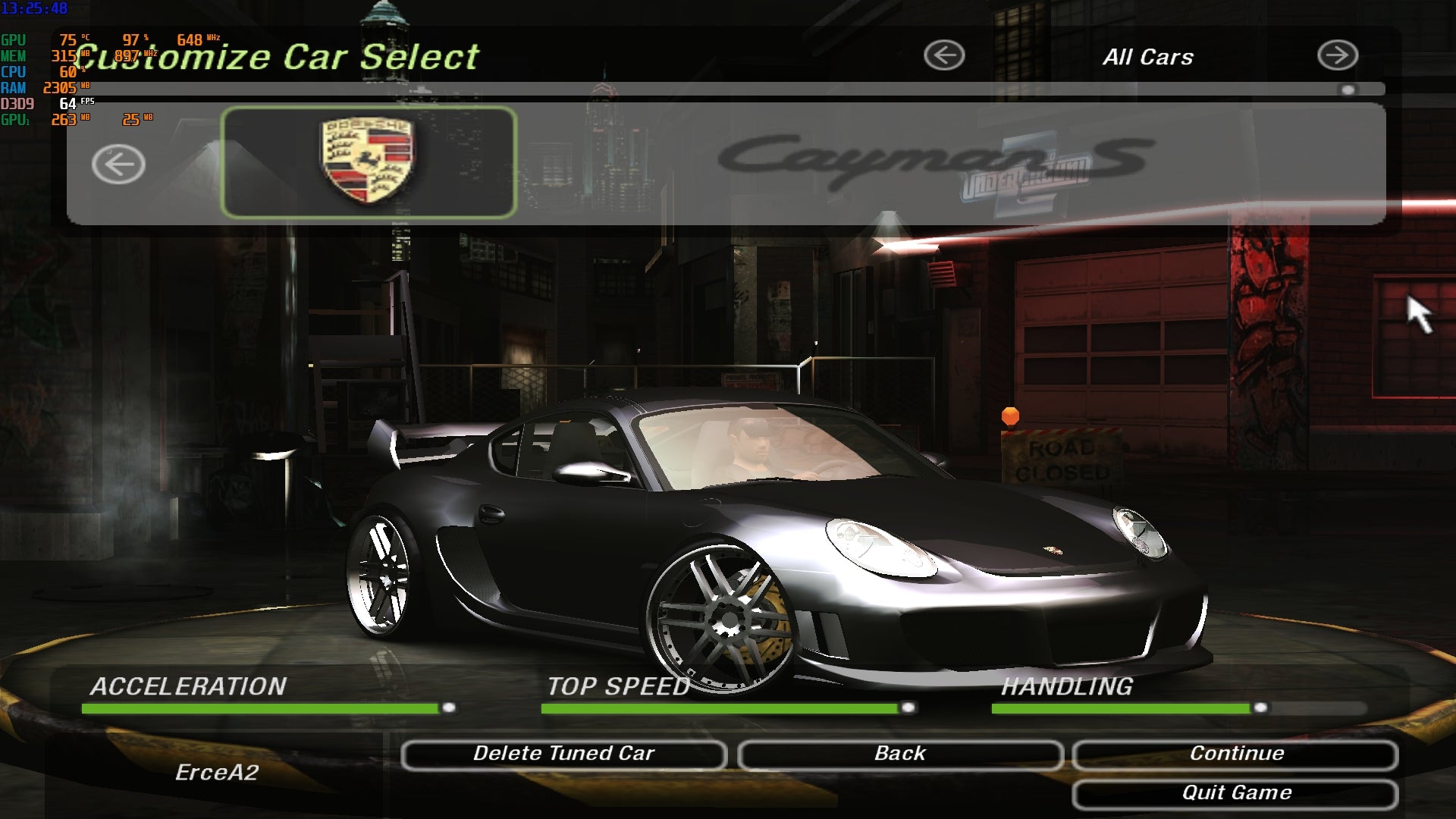The image size is (1456, 819).
Task: Go back with the Back button
Action: pyautogui.click(x=900, y=755)
